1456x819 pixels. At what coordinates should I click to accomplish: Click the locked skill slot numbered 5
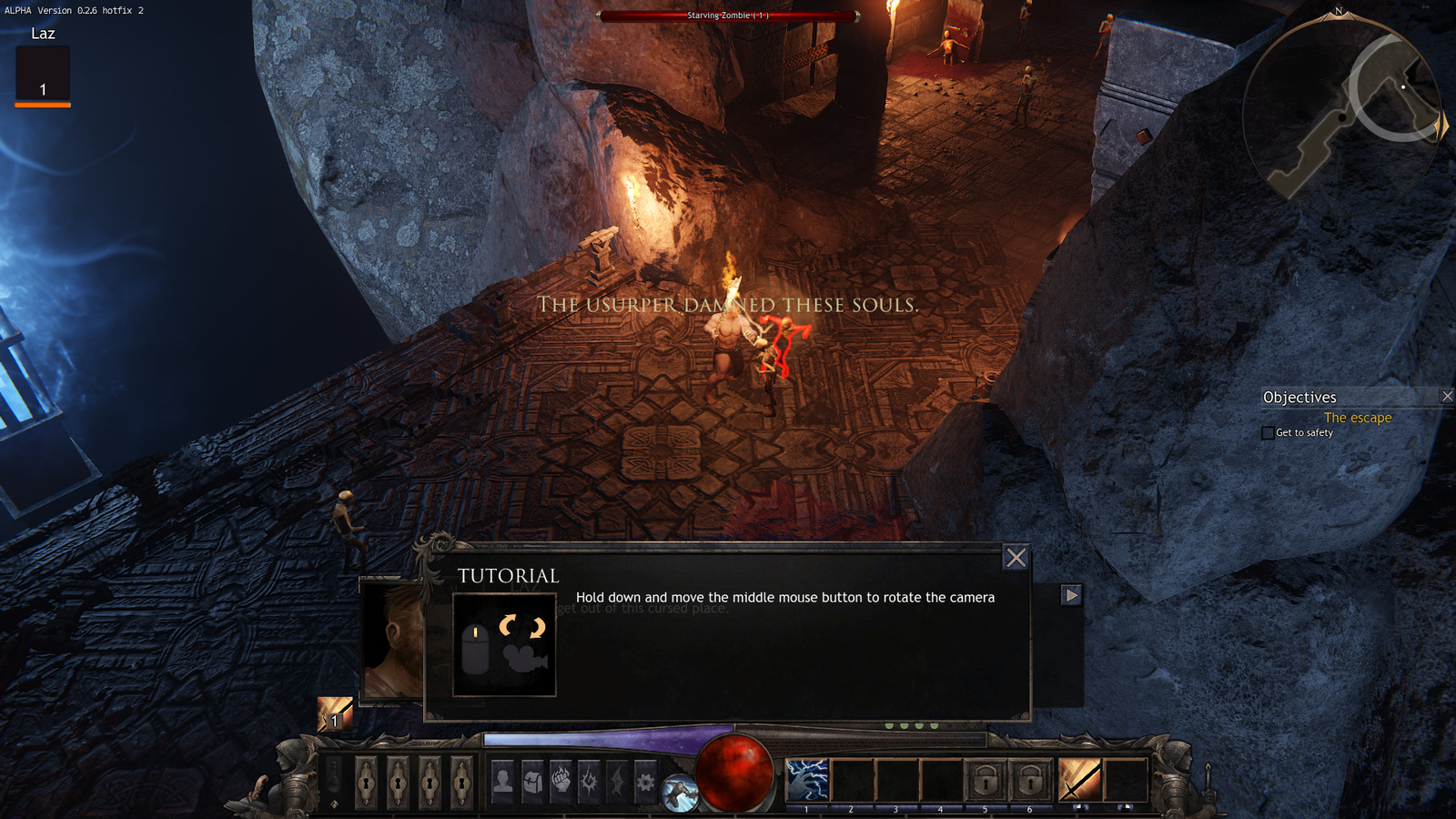986,781
